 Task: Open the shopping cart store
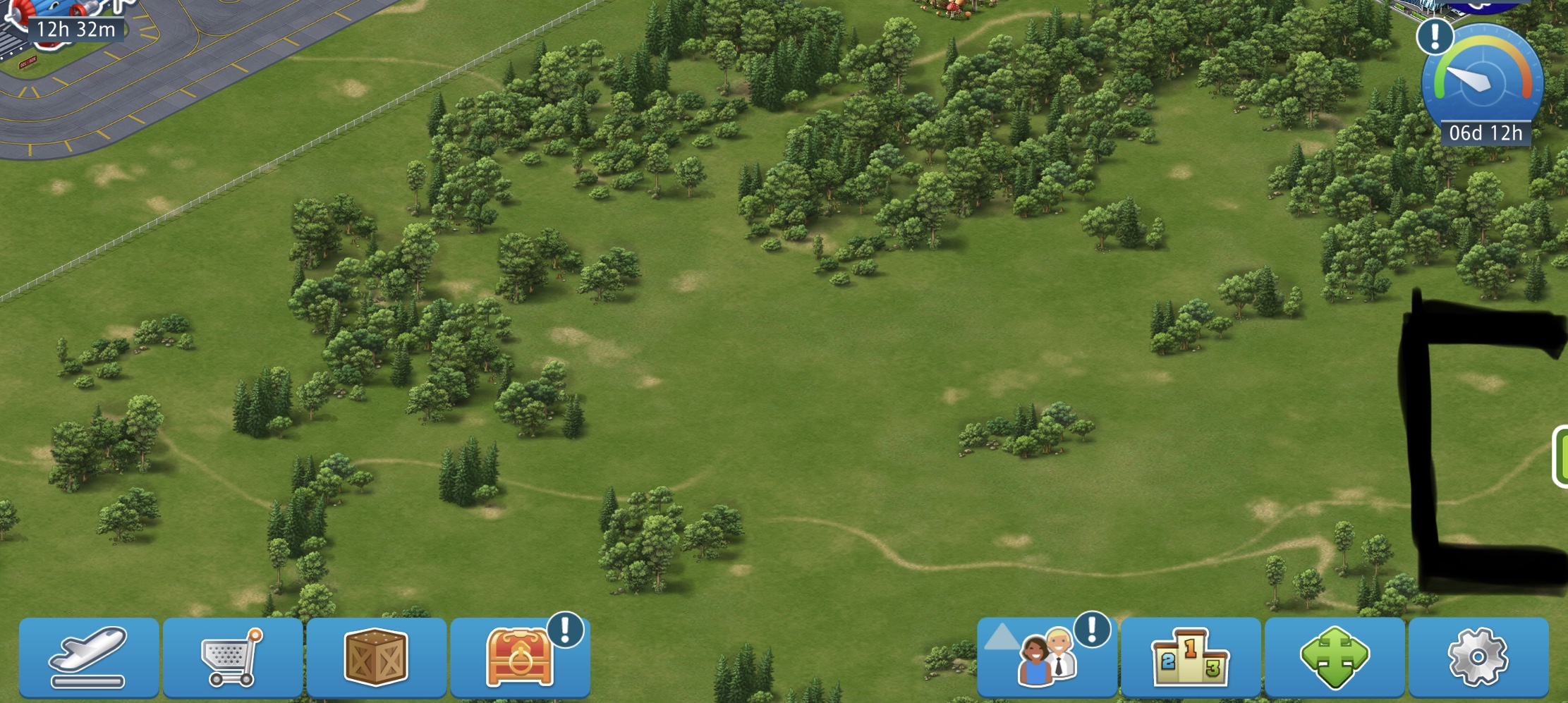232,657
